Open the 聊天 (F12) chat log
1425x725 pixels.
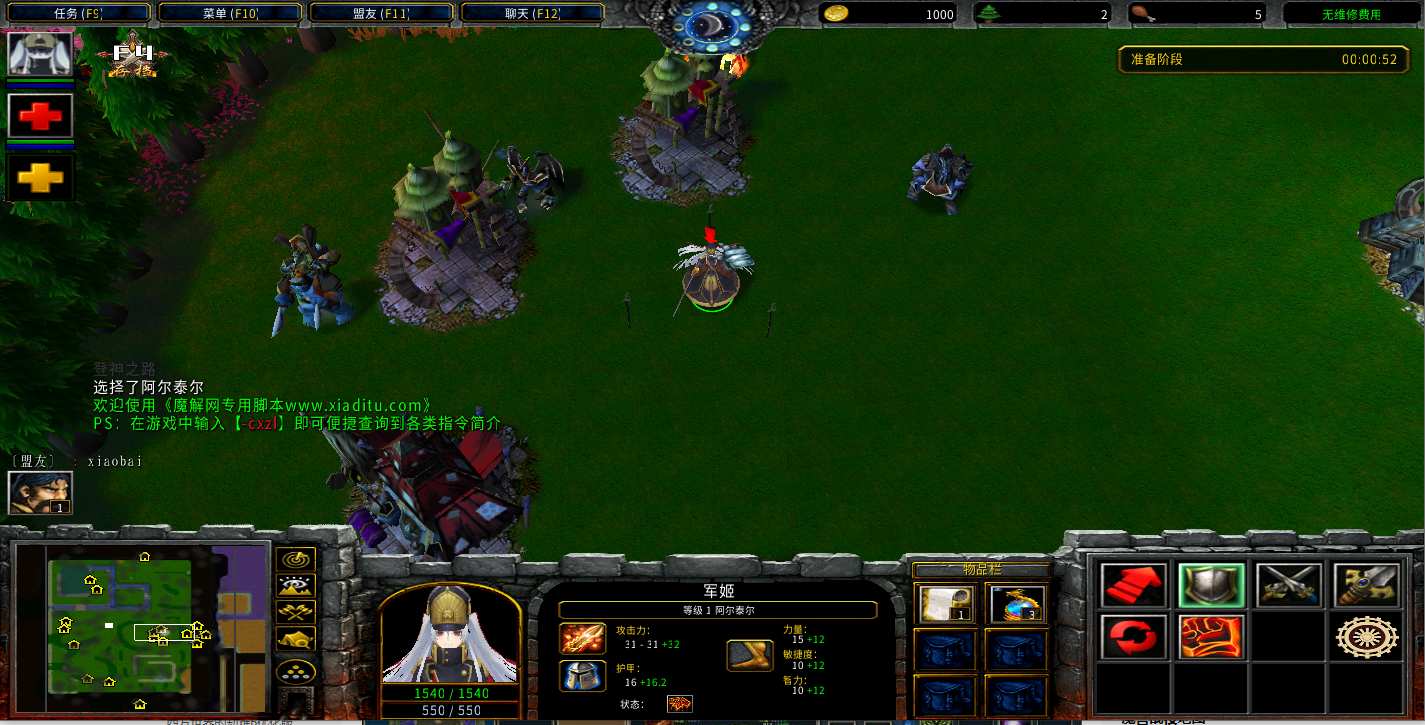532,14
